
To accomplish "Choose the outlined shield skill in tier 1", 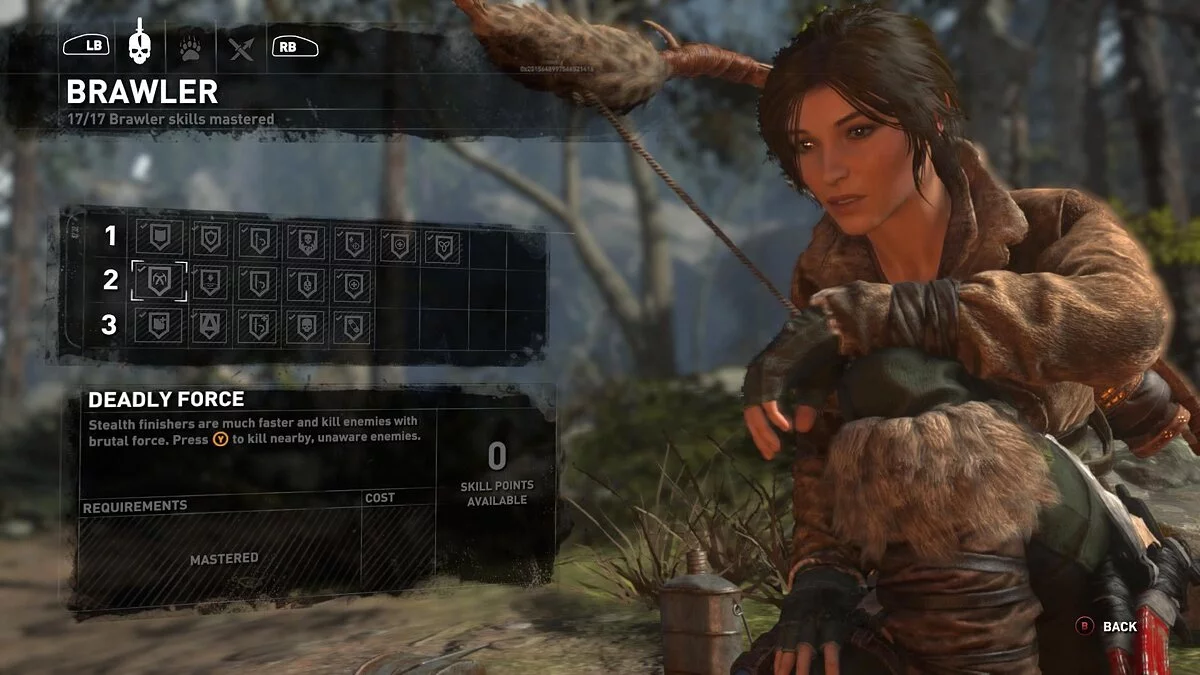I will pyautogui.click(x=209, y=238).
